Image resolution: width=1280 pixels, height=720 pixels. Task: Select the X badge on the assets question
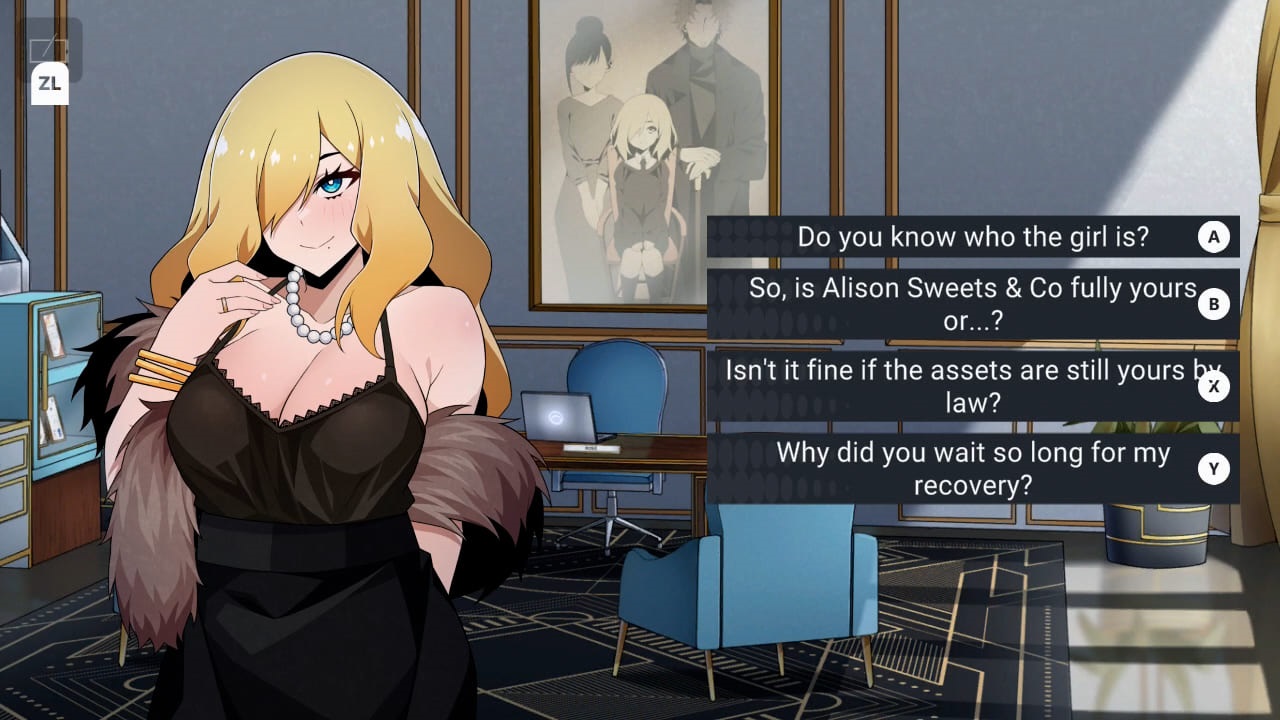pyautogui.click(x=1214, y=386)
